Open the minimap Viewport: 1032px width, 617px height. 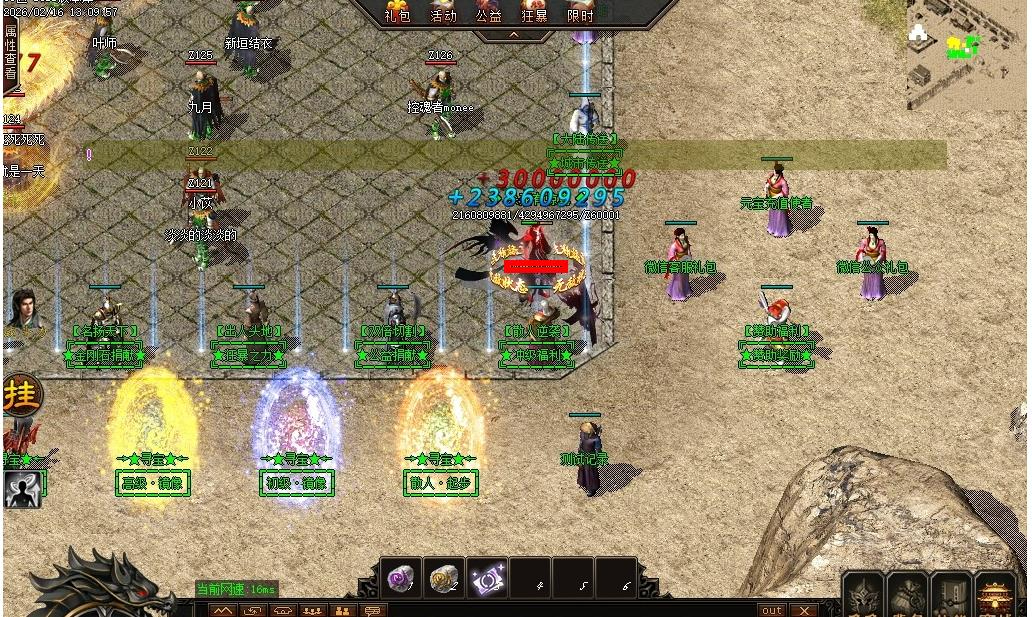tap(966, 54)
